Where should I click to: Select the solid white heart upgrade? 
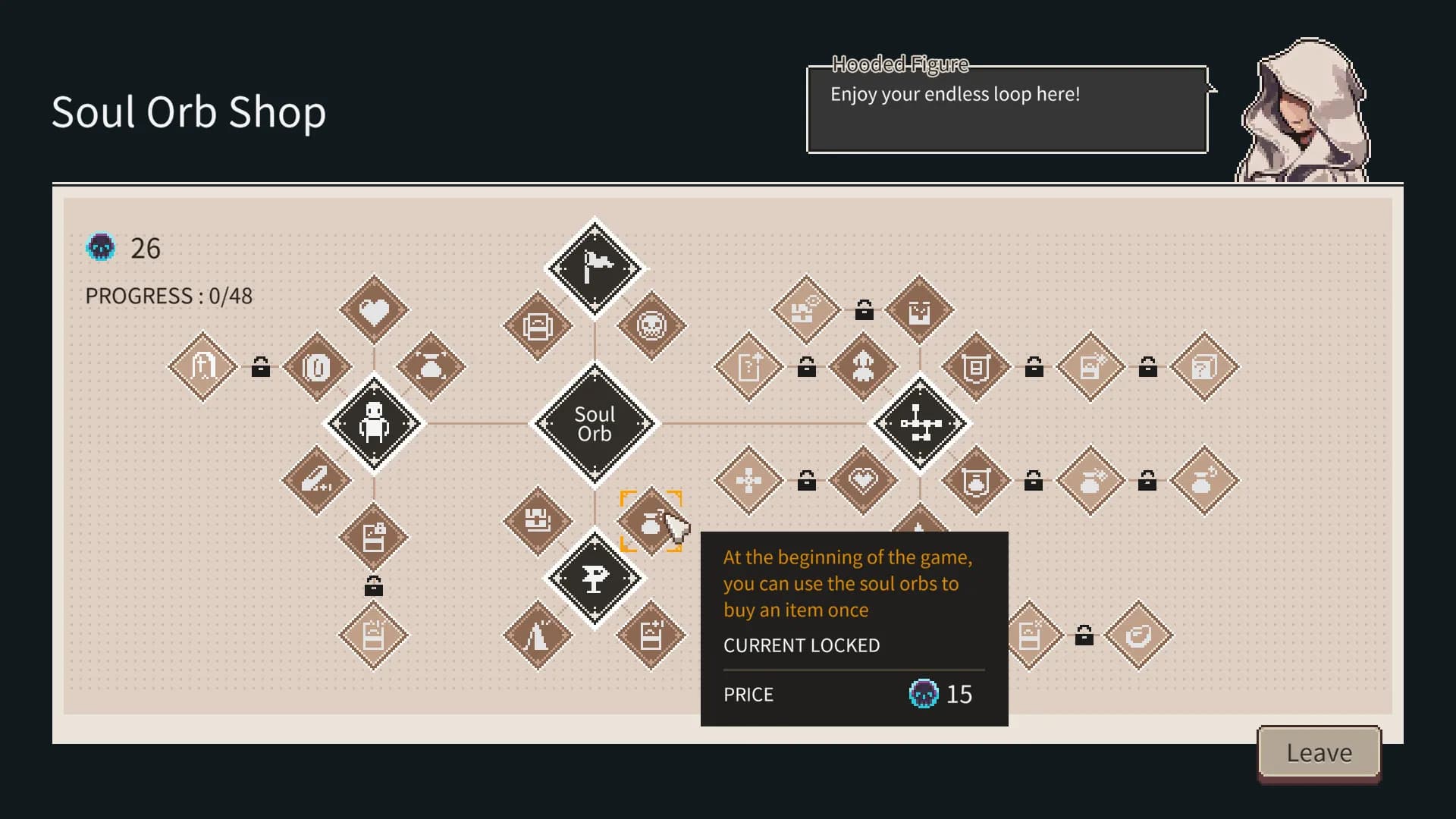tap(374, 310)
